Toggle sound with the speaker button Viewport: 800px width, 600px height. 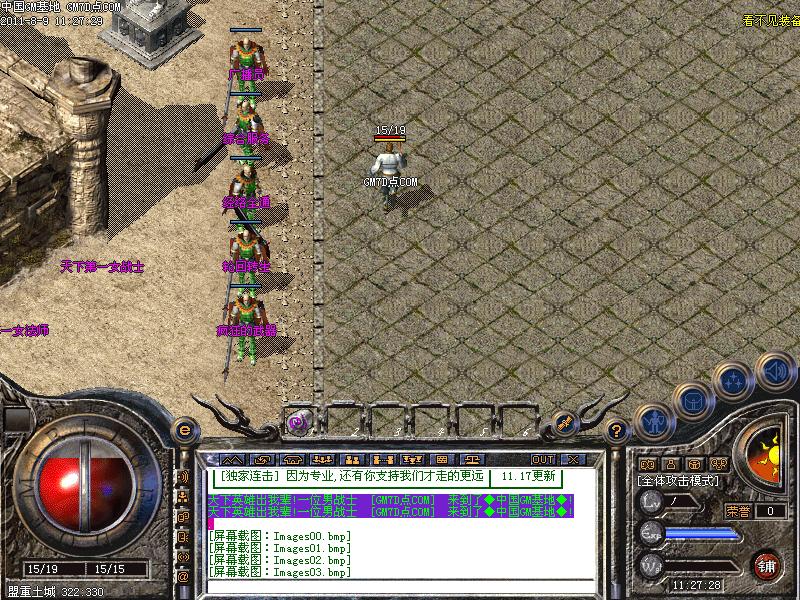[x=773, y=370]
